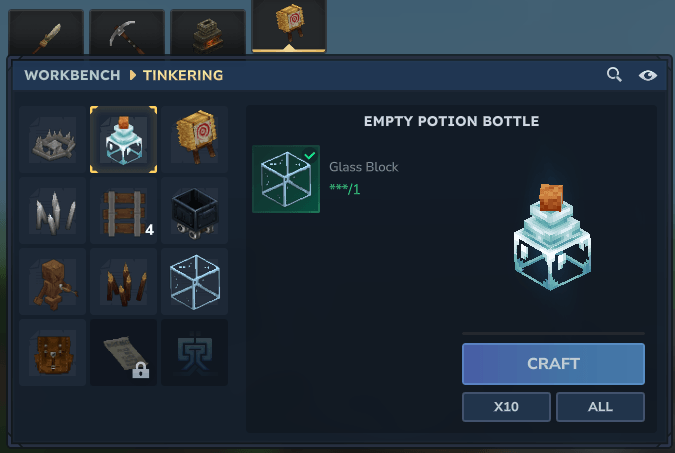
Task: Select the glass block recipe in grid
Action: [194, 282]
